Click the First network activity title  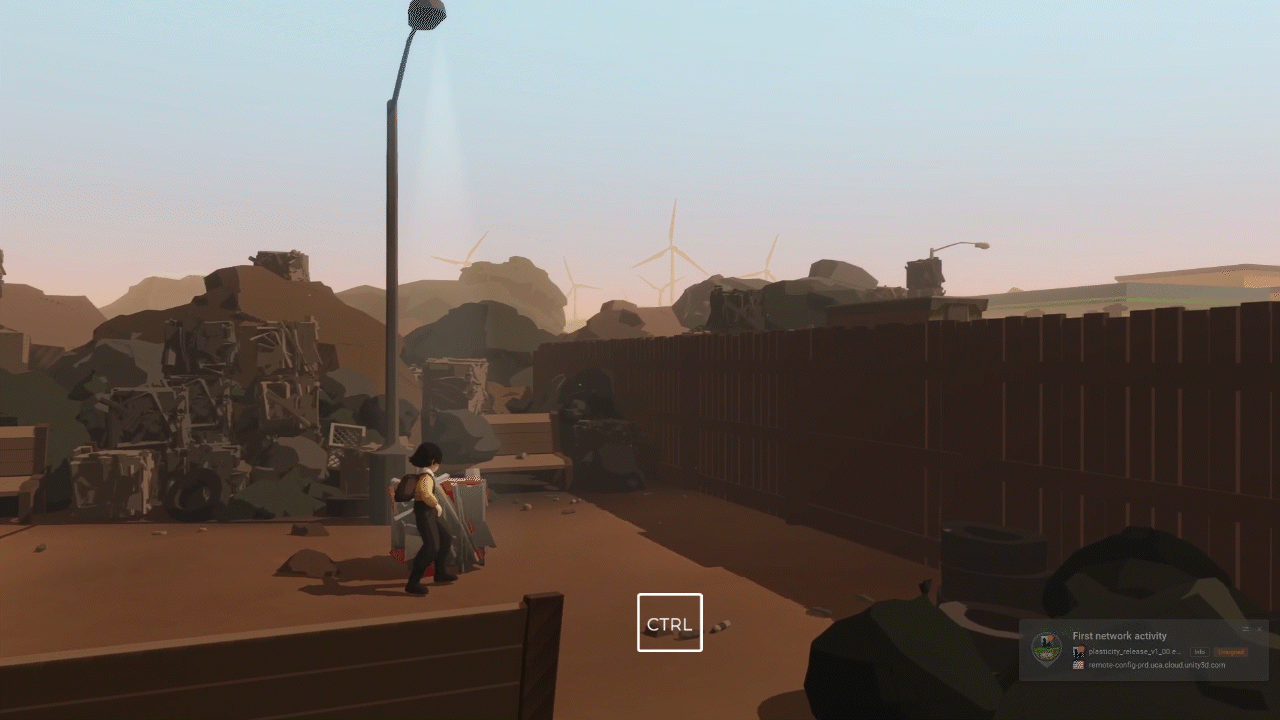click(1119, 635)
